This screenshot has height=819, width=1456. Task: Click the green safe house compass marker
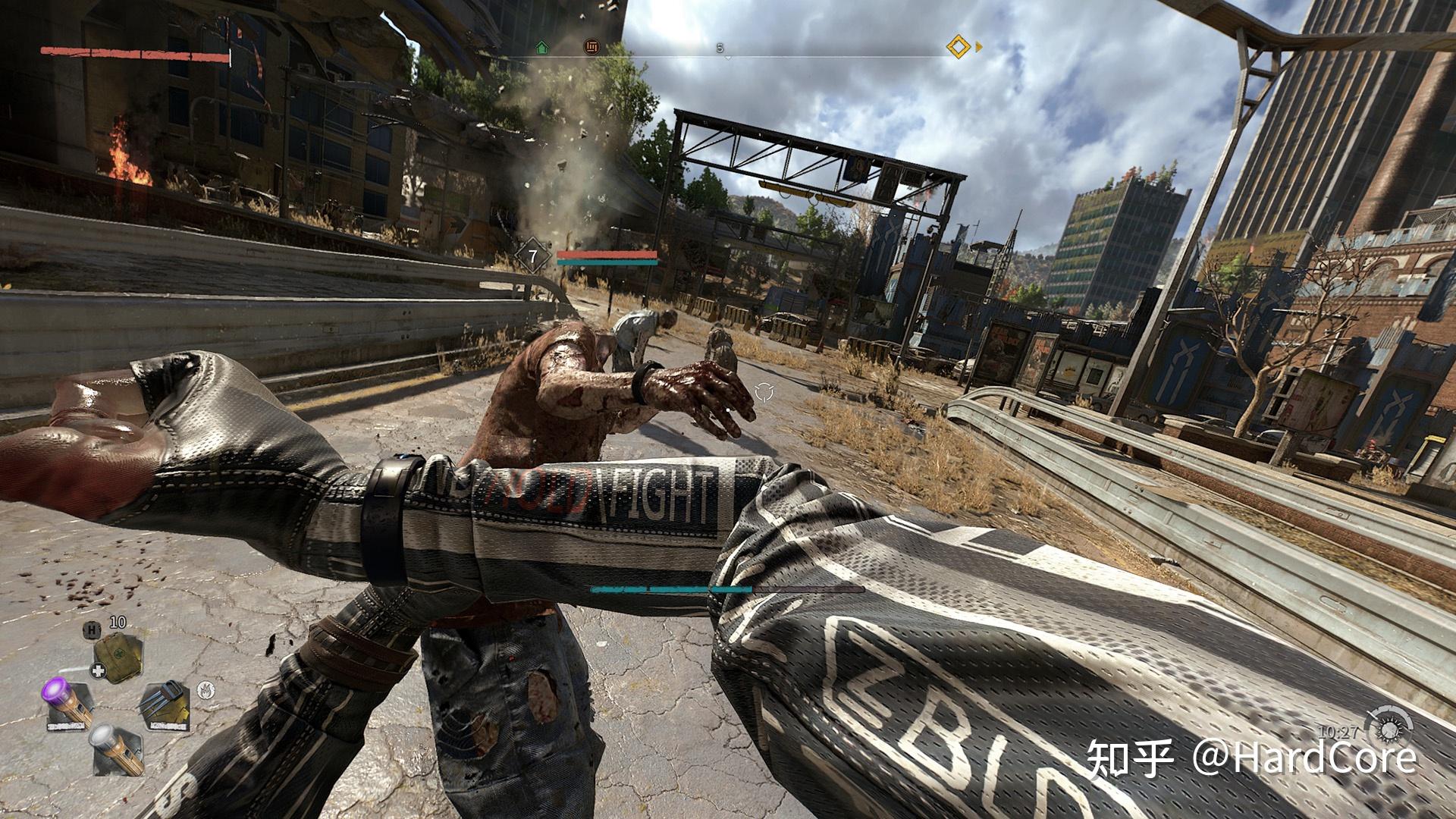541,47
